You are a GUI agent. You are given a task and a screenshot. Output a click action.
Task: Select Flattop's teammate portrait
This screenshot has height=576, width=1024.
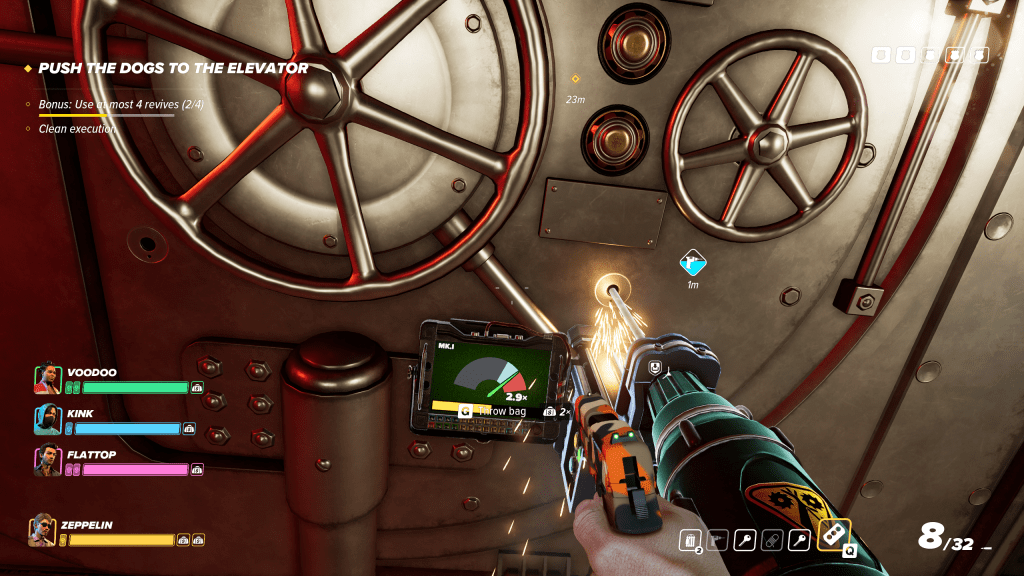point(48,461)
